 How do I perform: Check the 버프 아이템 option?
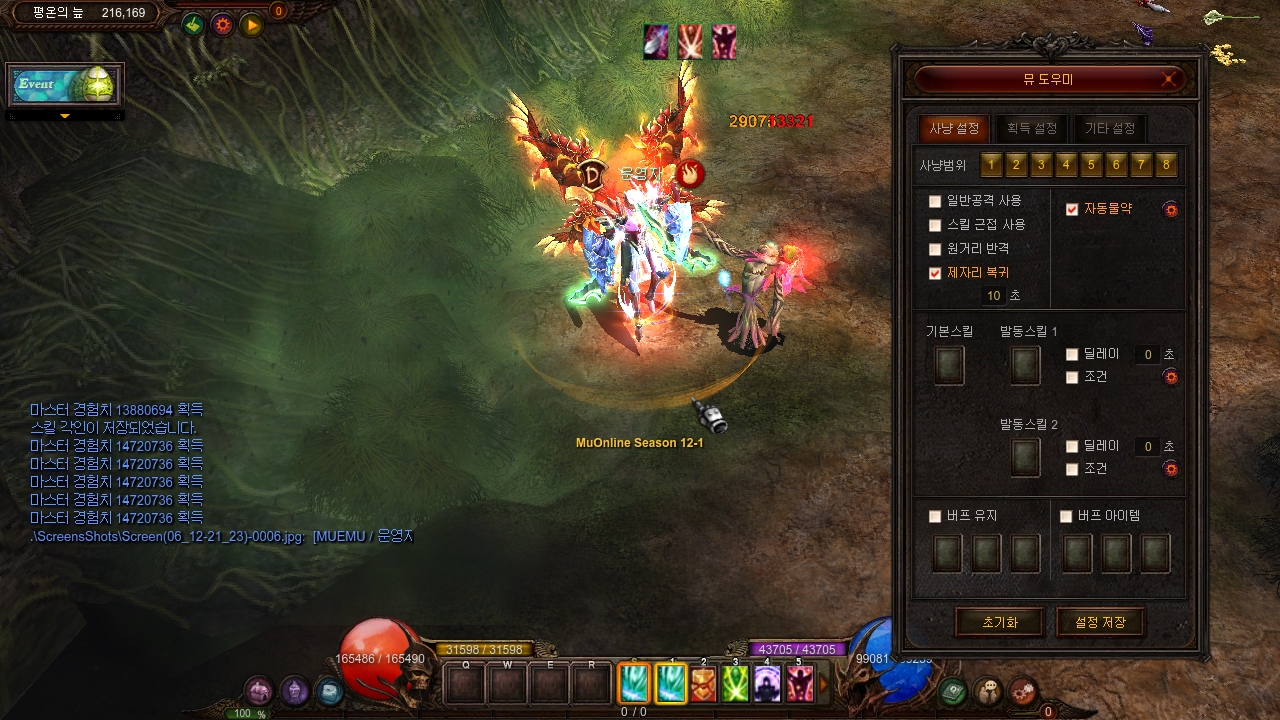pyautogui.click(x=1066, y=517)
